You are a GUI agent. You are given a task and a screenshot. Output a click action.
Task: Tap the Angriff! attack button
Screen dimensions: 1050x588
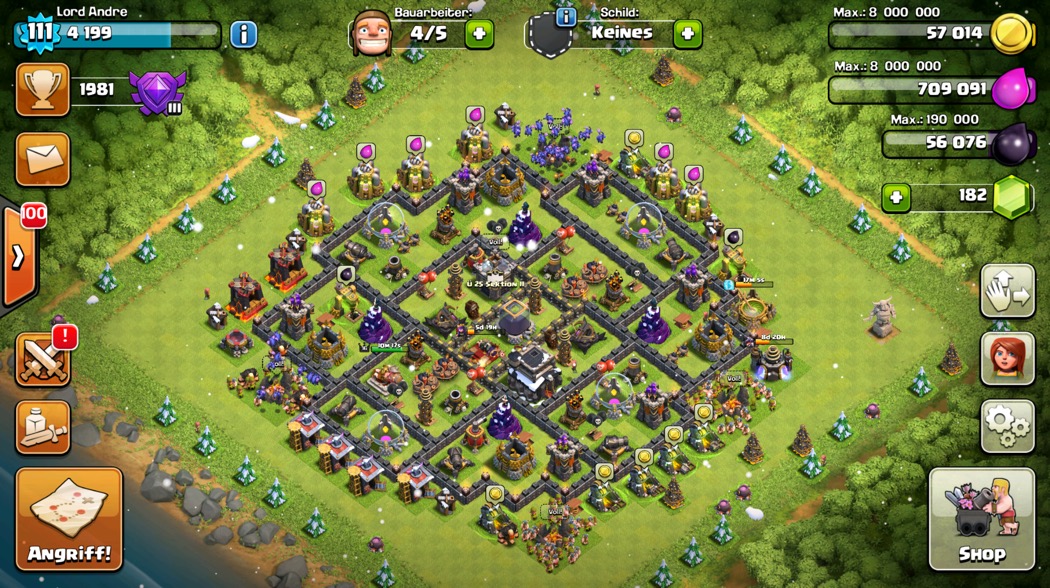pyautogui.click(x=69, y=519)
